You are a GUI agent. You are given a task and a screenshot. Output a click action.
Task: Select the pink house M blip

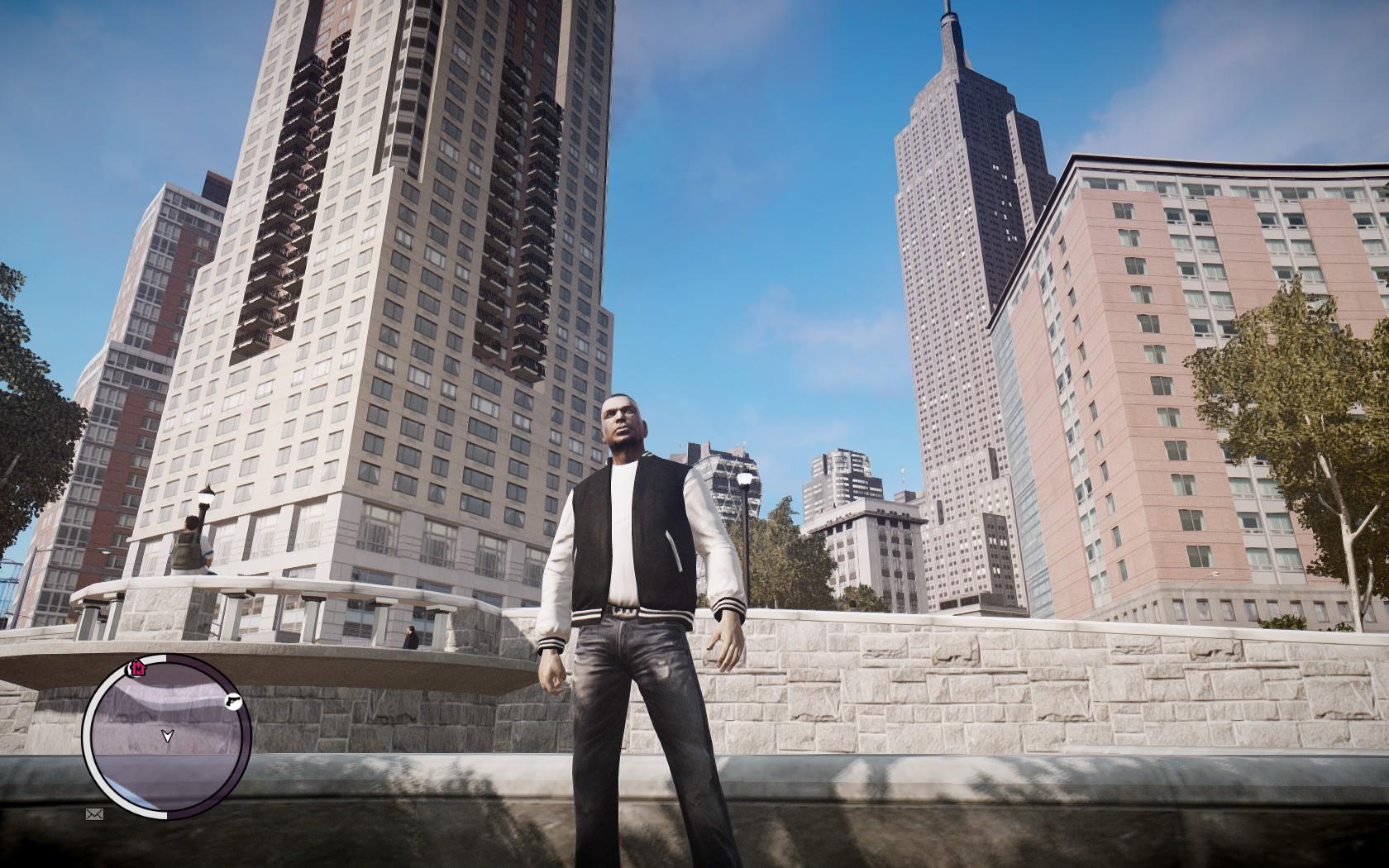(138, 667)
